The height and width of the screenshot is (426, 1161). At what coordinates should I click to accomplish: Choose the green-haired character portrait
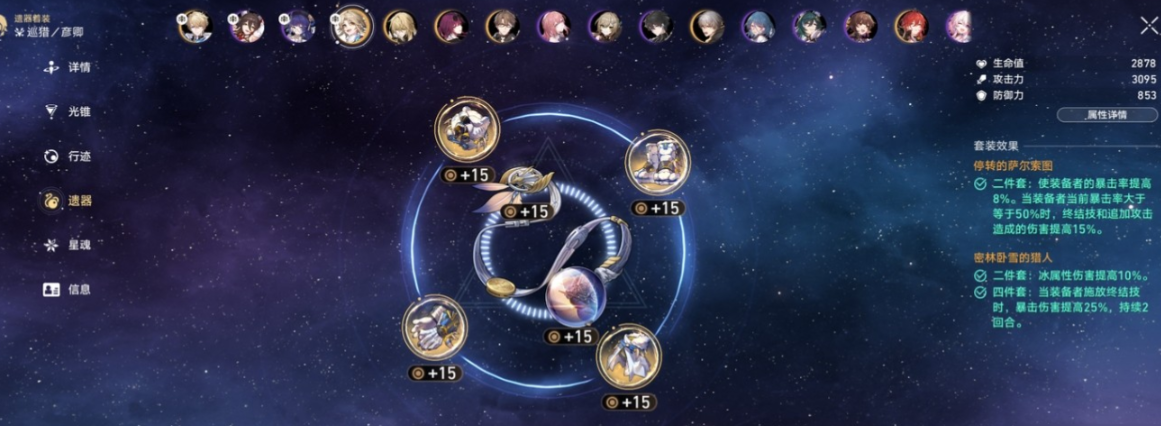point(808,26)
